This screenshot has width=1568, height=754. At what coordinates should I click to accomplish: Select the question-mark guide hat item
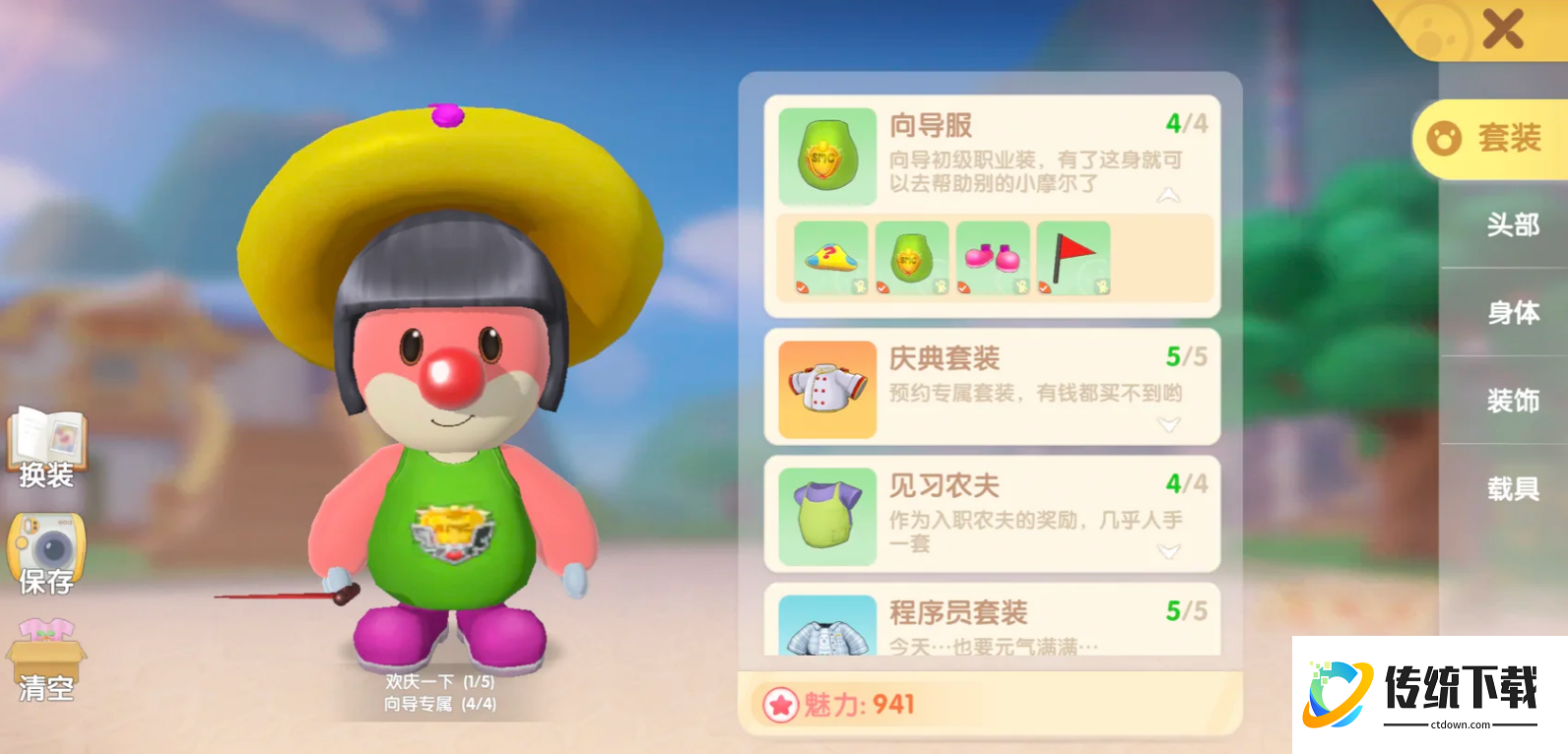point(830,254)
